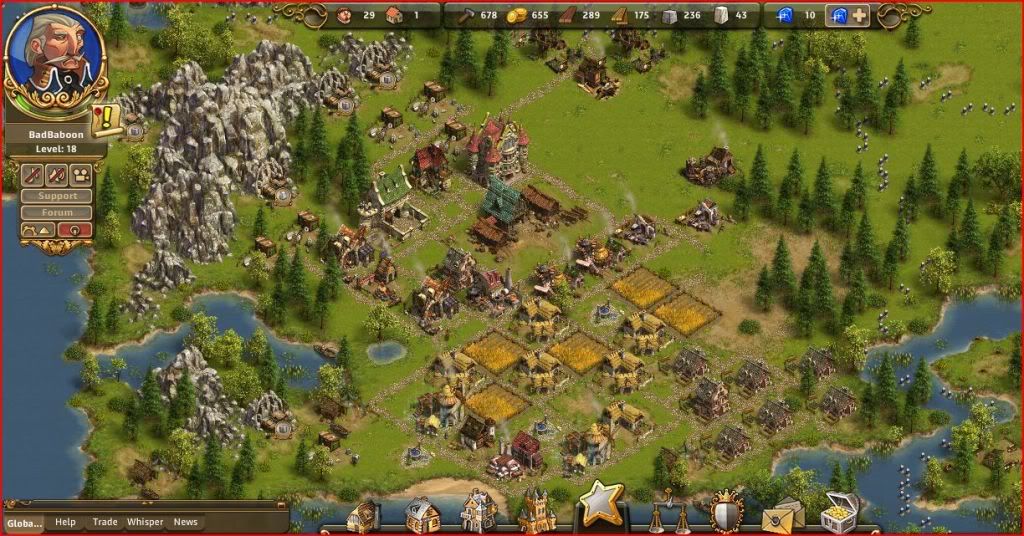
Task: Open the quest scroll with exclamation mark
Action: tap(105, 122)
